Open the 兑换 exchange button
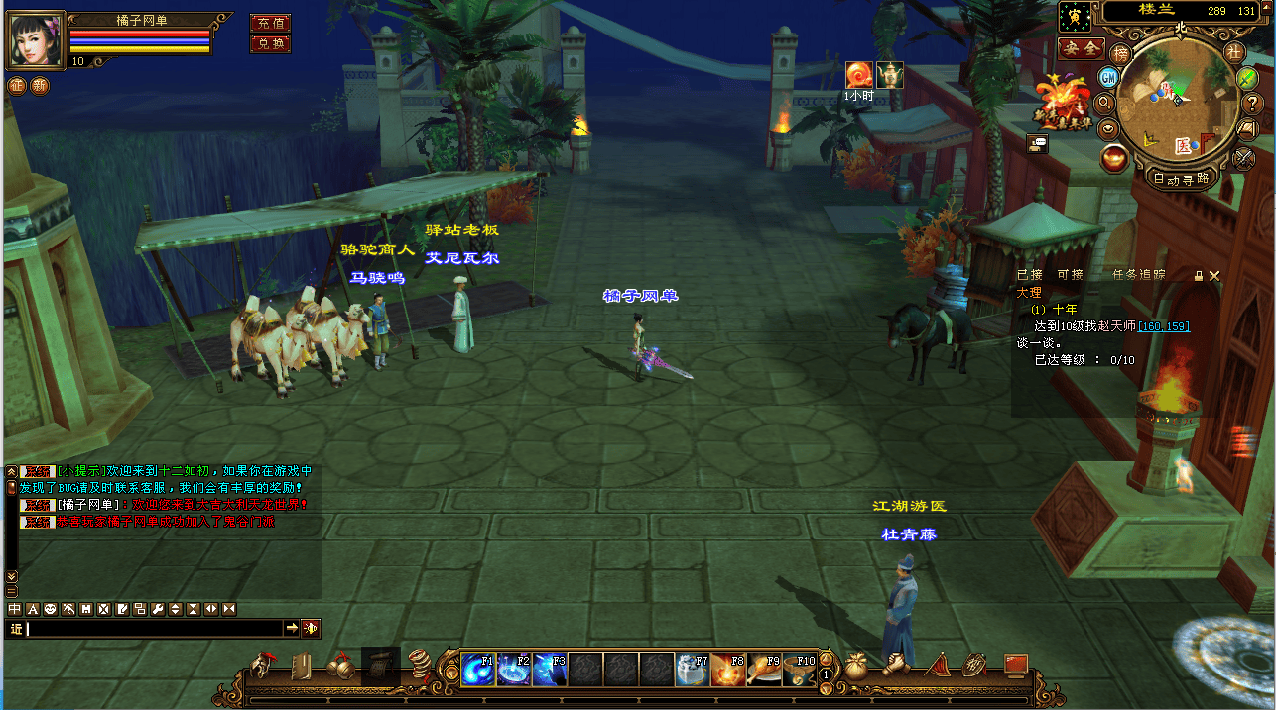Screen dimensions: 1276x710 coord(270,44)
